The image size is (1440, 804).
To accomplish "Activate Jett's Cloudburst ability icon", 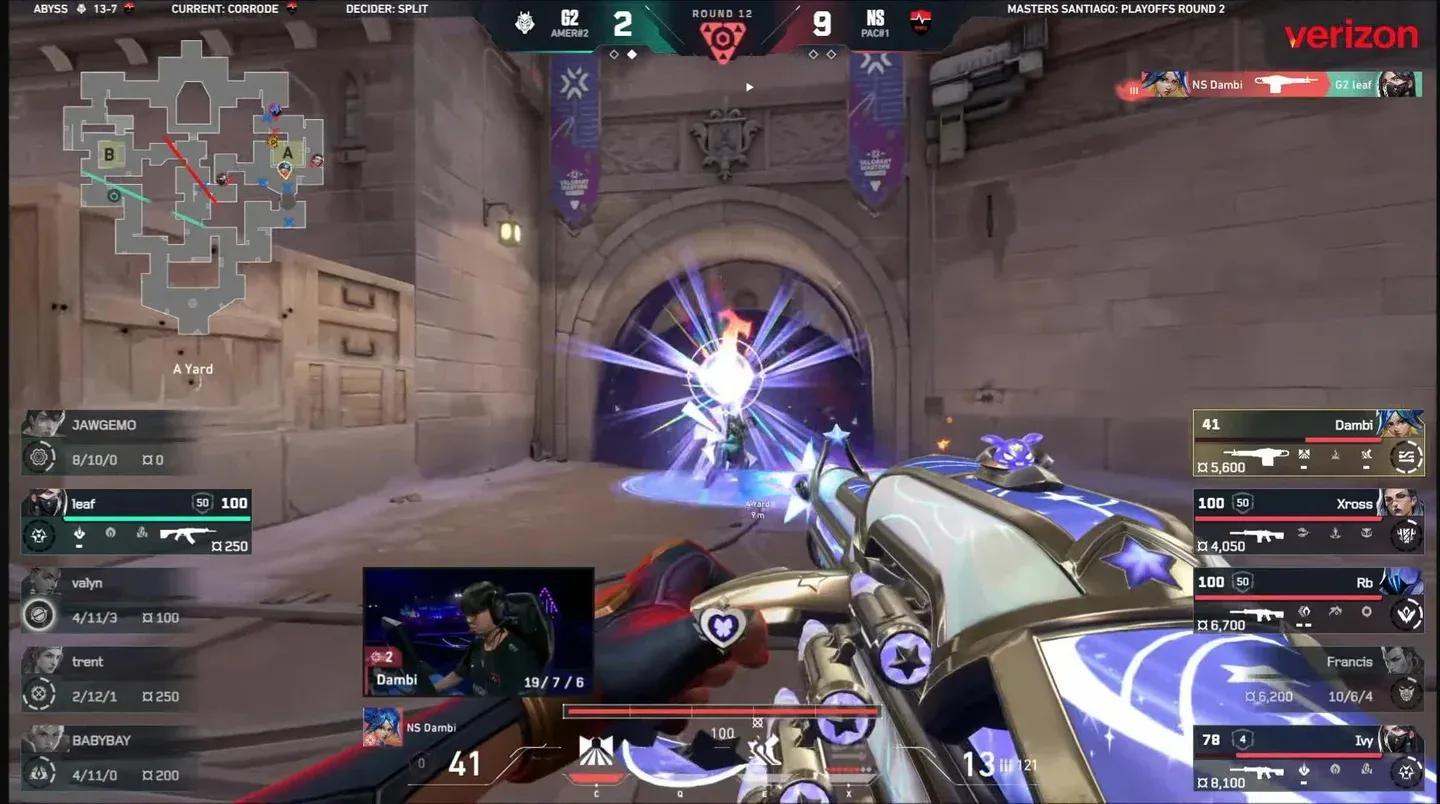I will pos(596,750).
